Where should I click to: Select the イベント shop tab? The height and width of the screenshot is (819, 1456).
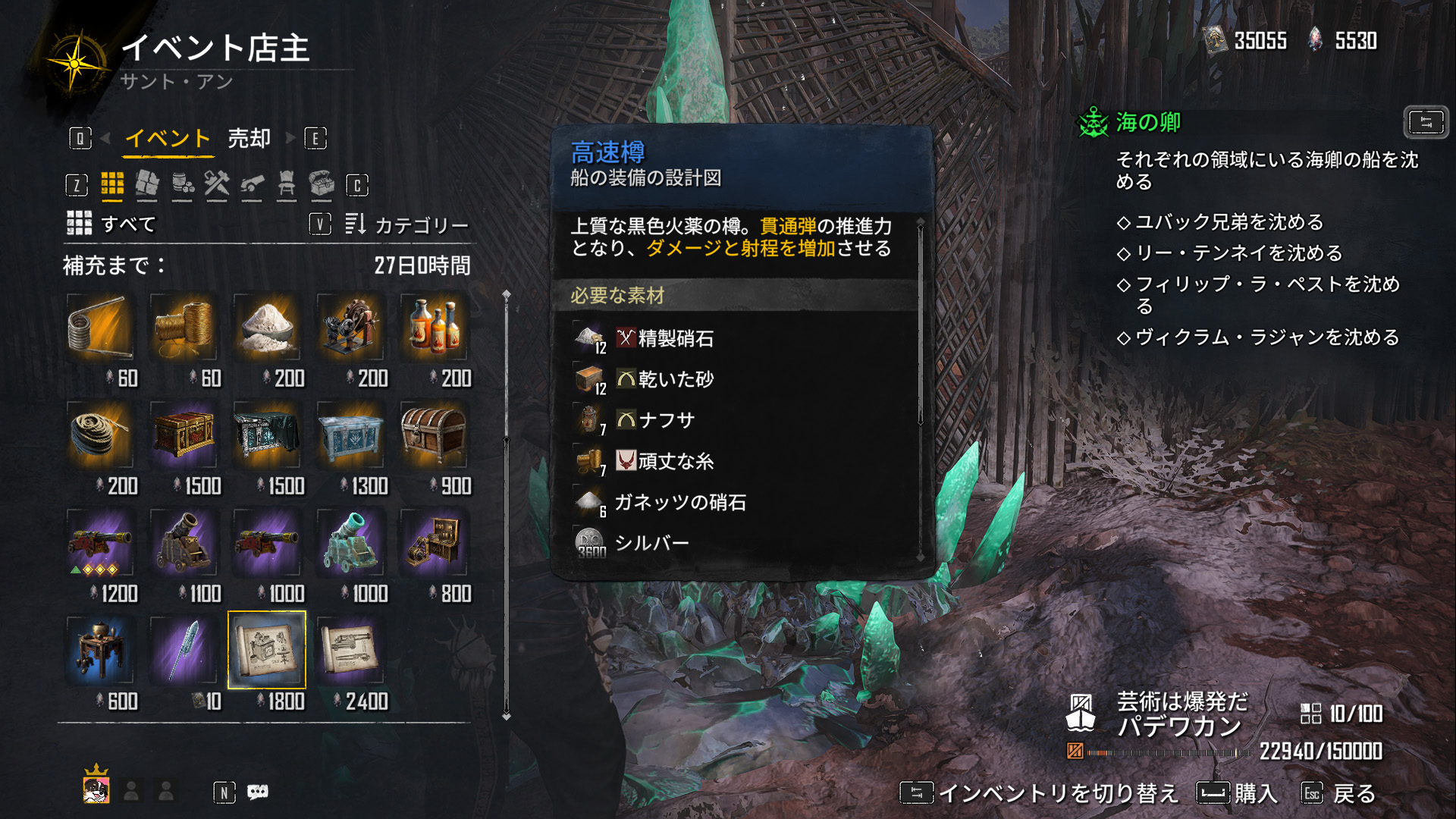[x=168, y=139]
